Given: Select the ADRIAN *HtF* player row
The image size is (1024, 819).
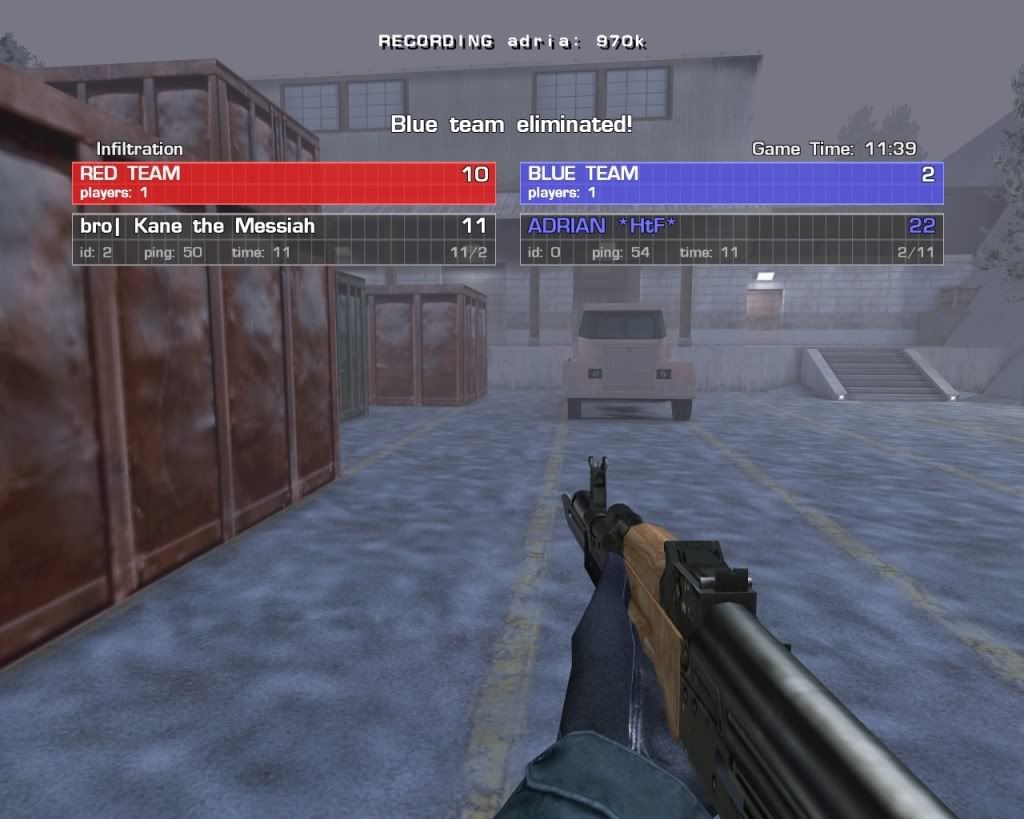Looking at the screenshot, I should (x=731, y=239).
